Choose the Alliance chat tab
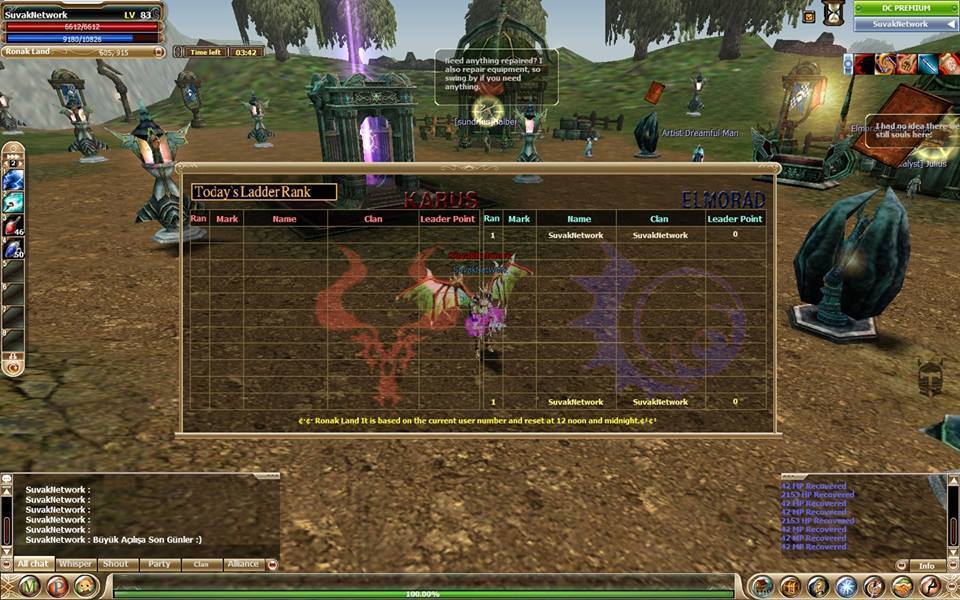Viewport: 960px width, 600px height. [243, 564]
